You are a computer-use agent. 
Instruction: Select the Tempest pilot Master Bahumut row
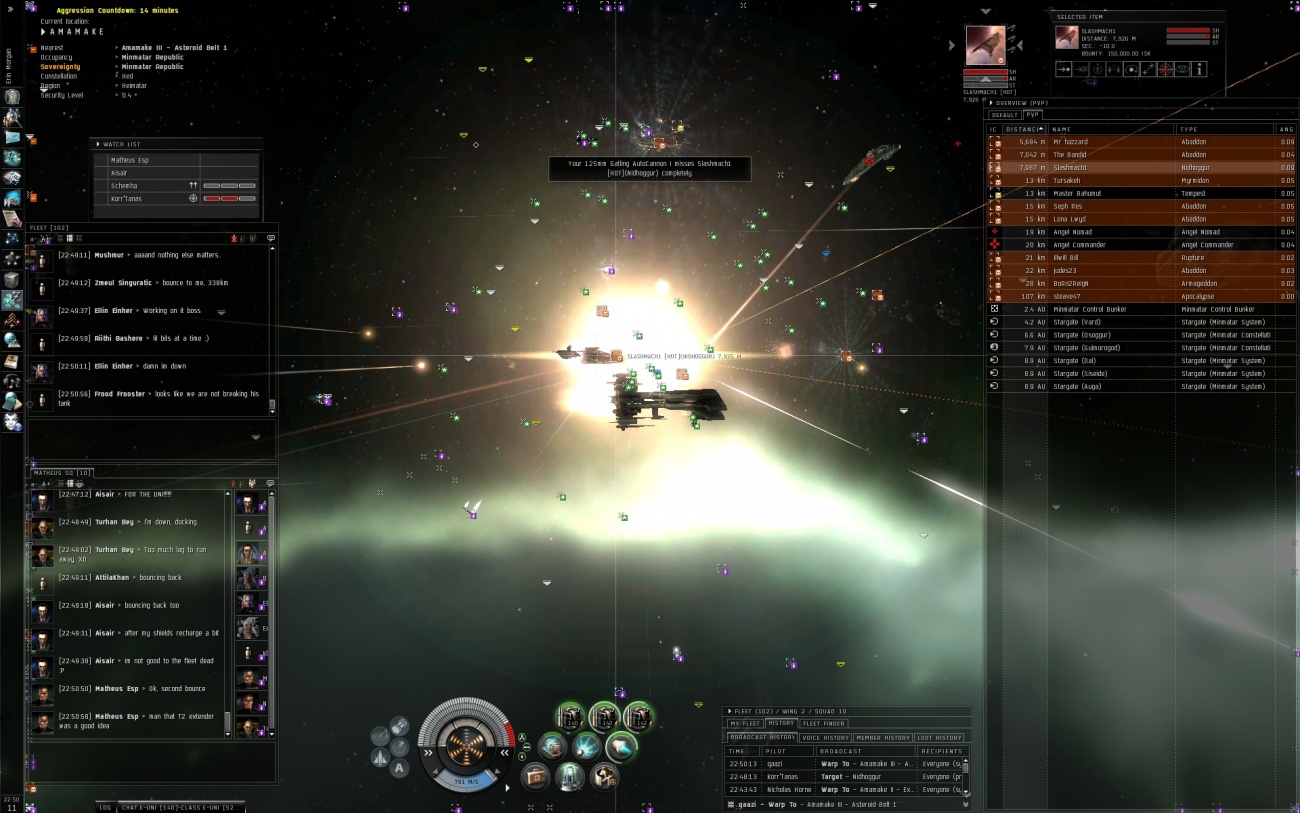pyautogui.click(x=1110, y=193)
